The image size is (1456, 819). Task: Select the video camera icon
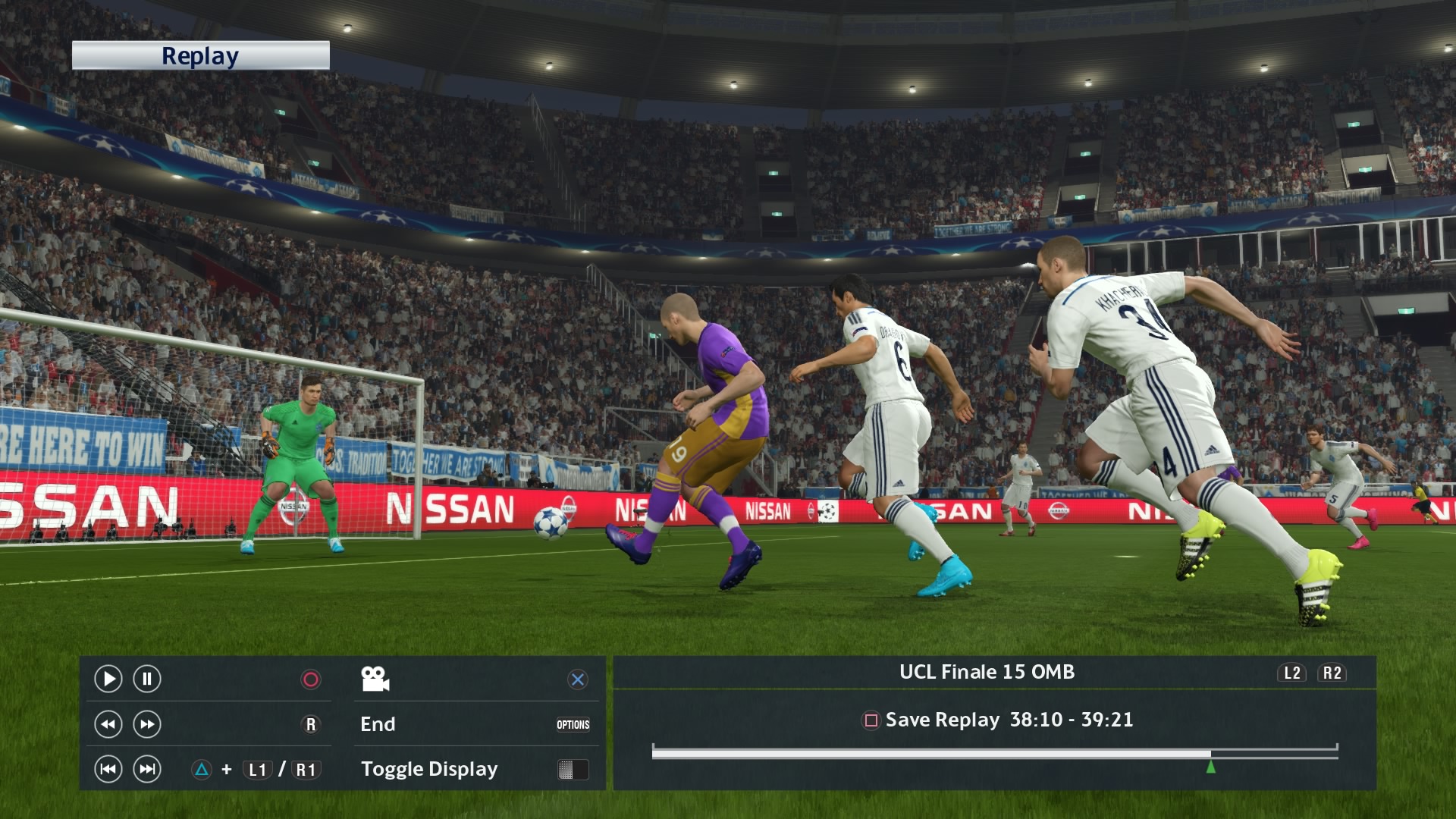click(x=376, y=679)
